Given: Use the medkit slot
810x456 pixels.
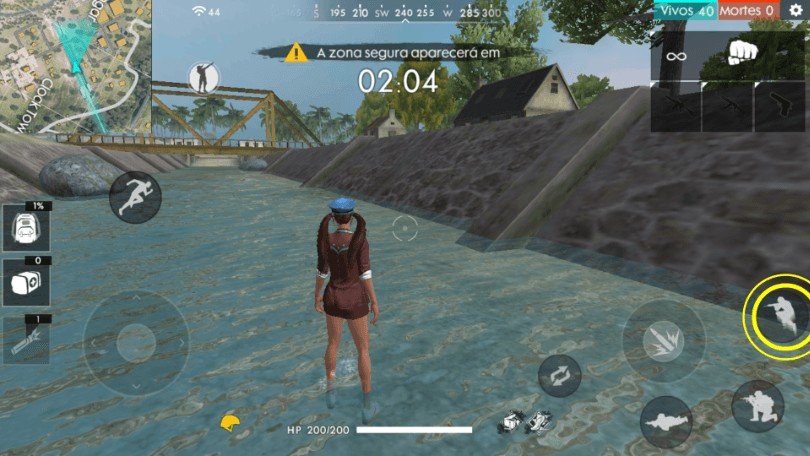Looking at the screenshot, I should click(x=24, y=283).
